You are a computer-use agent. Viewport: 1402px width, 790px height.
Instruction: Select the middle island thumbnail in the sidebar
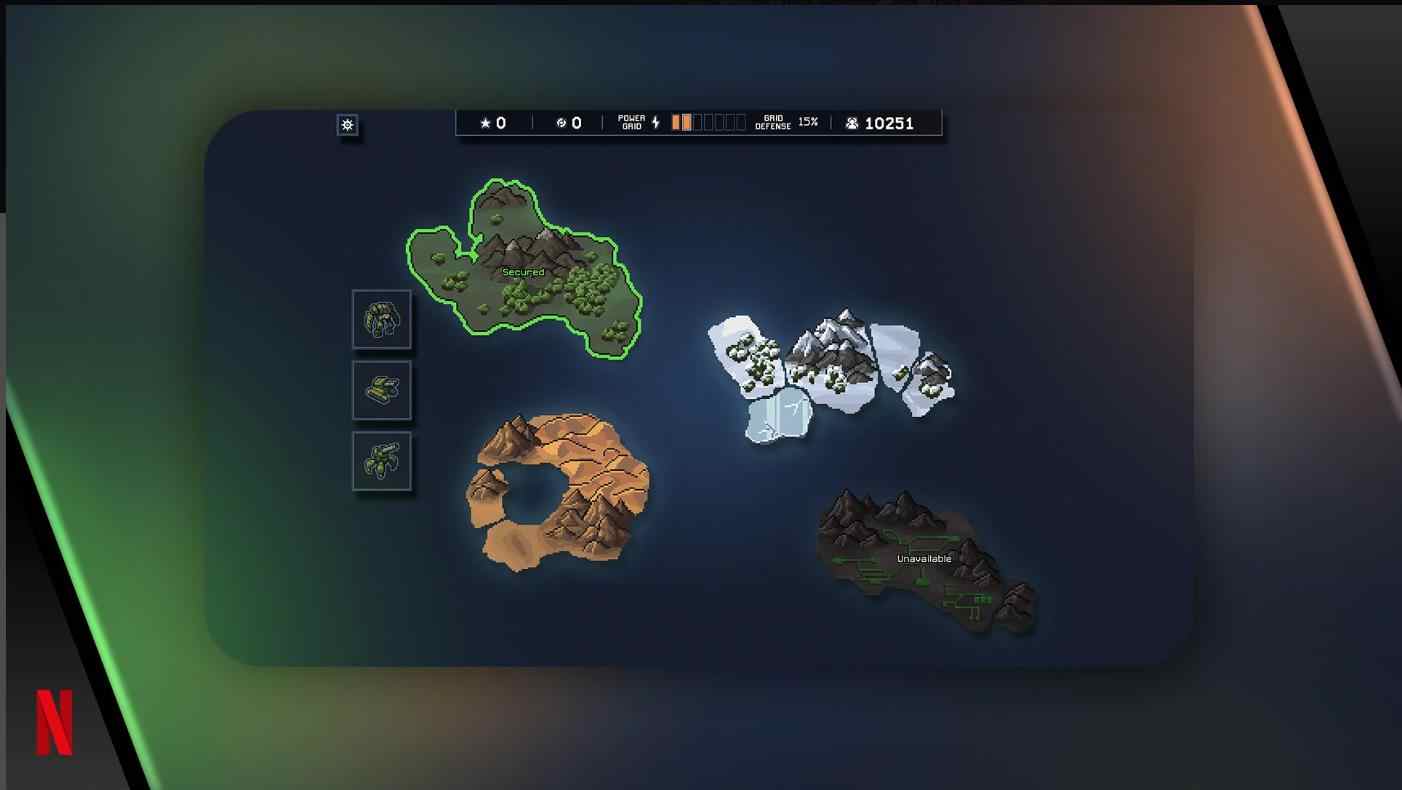(382, 390)
